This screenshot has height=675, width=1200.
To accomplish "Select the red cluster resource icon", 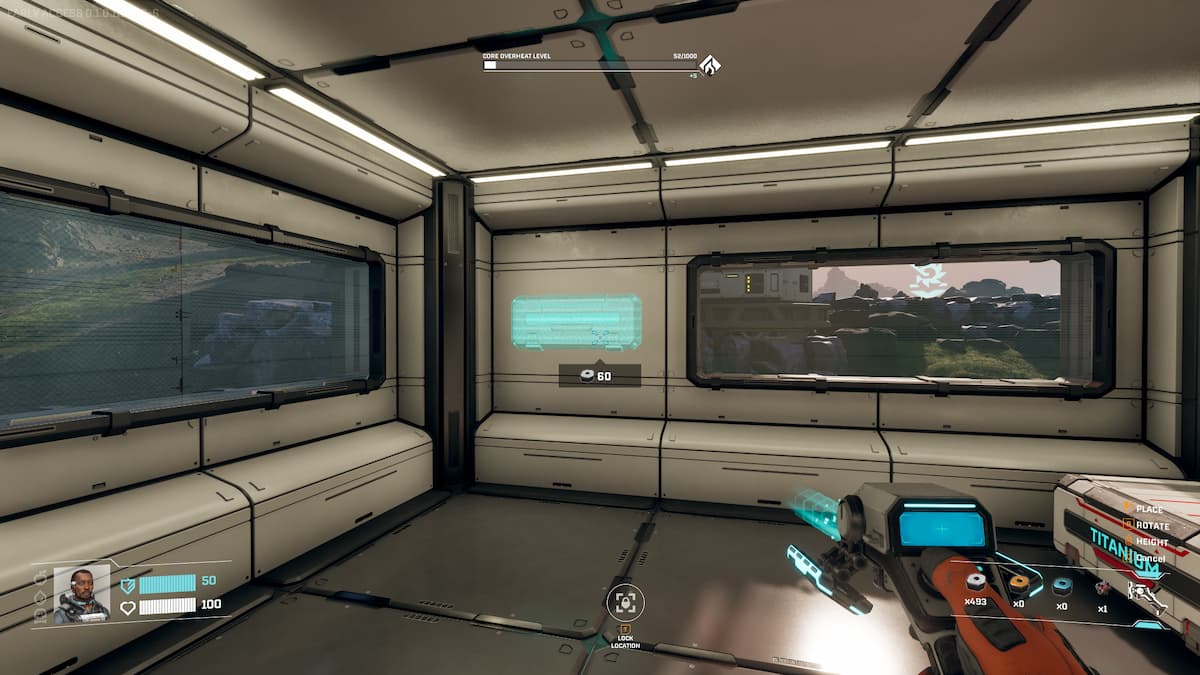I will [x=1102, y=588].
